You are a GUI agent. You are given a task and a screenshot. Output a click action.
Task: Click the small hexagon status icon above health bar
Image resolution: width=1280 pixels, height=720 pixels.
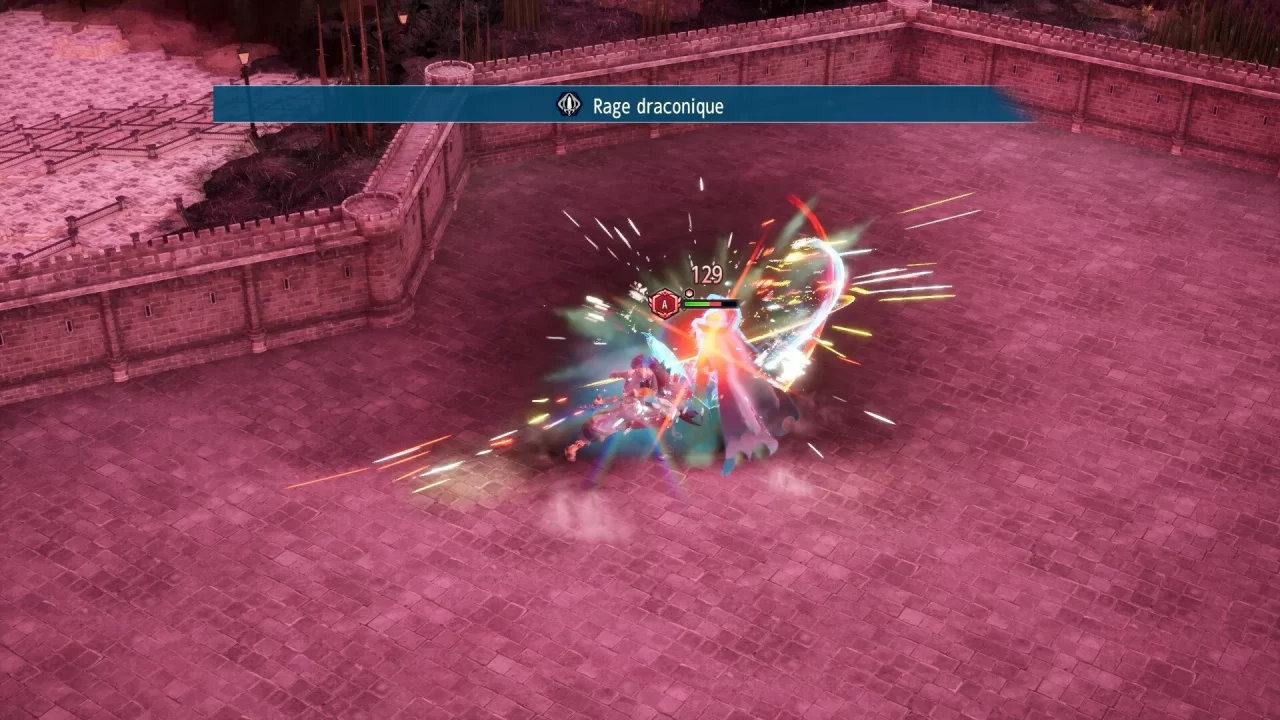689,293
